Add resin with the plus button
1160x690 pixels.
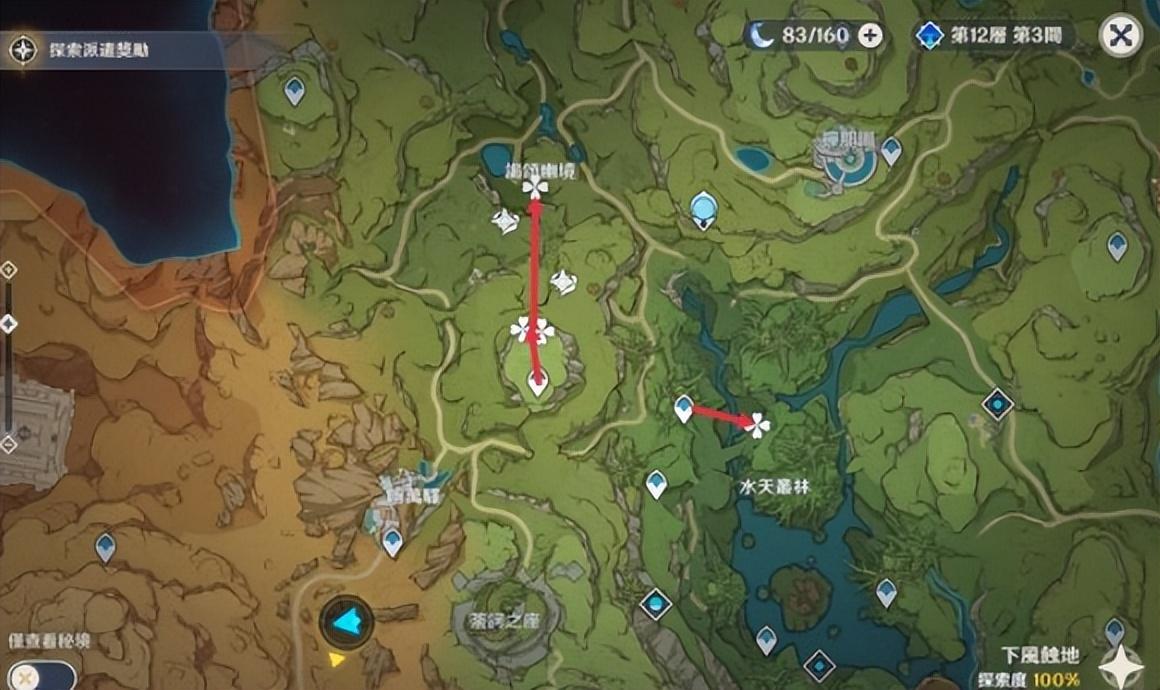coord(871,37)
